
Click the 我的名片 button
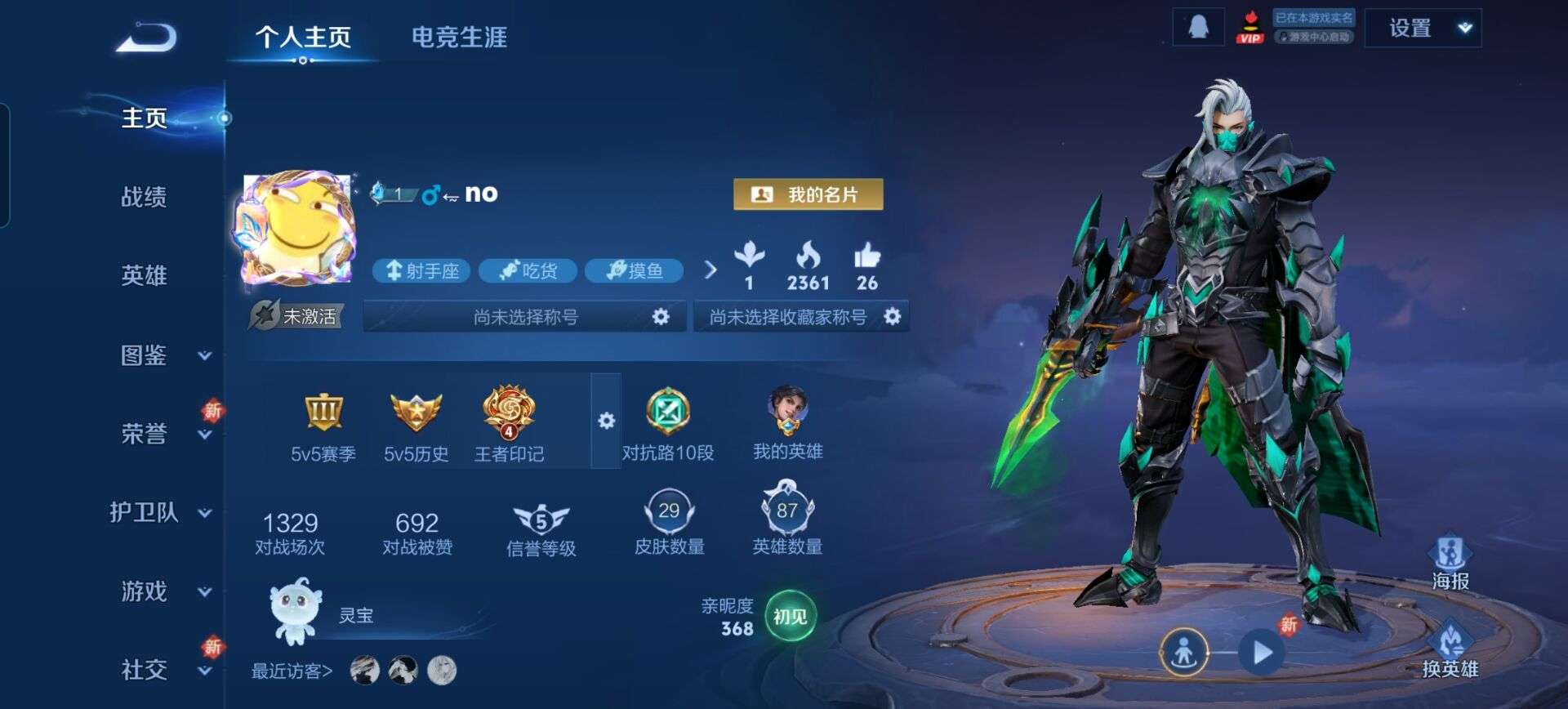click(807, 194)
